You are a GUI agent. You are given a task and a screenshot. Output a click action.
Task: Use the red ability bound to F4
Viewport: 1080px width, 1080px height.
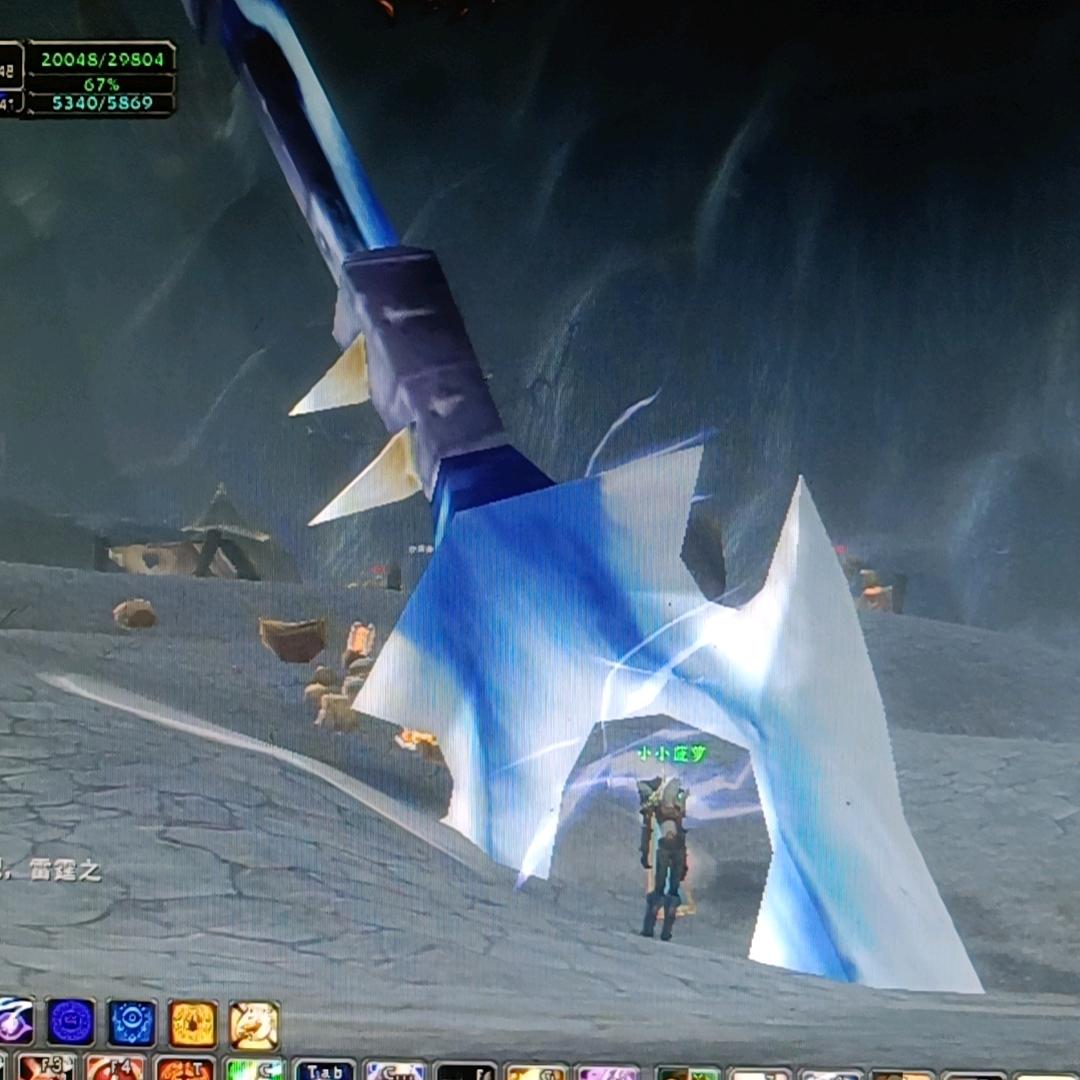115,1069
